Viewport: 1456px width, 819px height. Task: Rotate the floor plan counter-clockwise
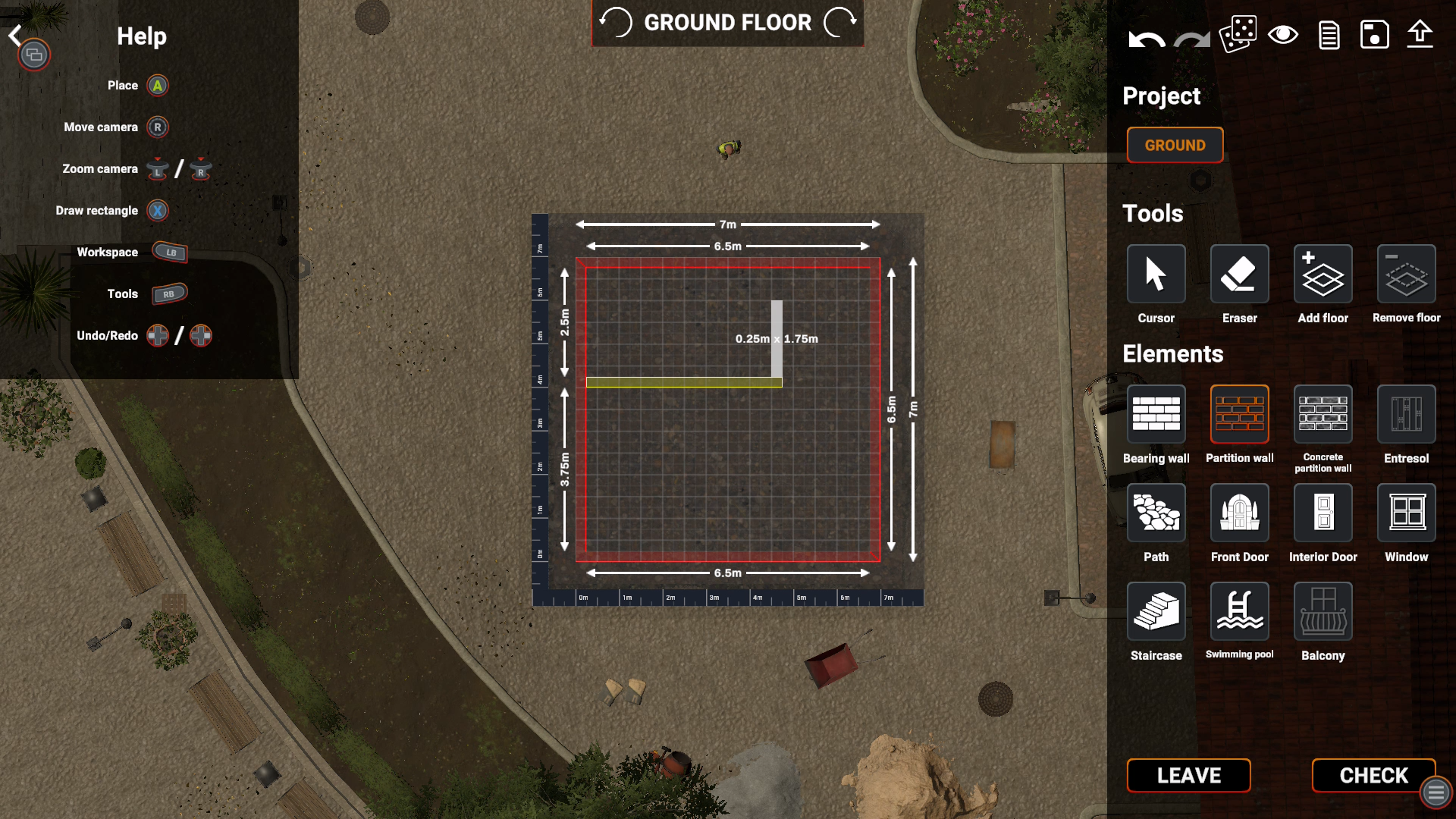tap(616, 23)
